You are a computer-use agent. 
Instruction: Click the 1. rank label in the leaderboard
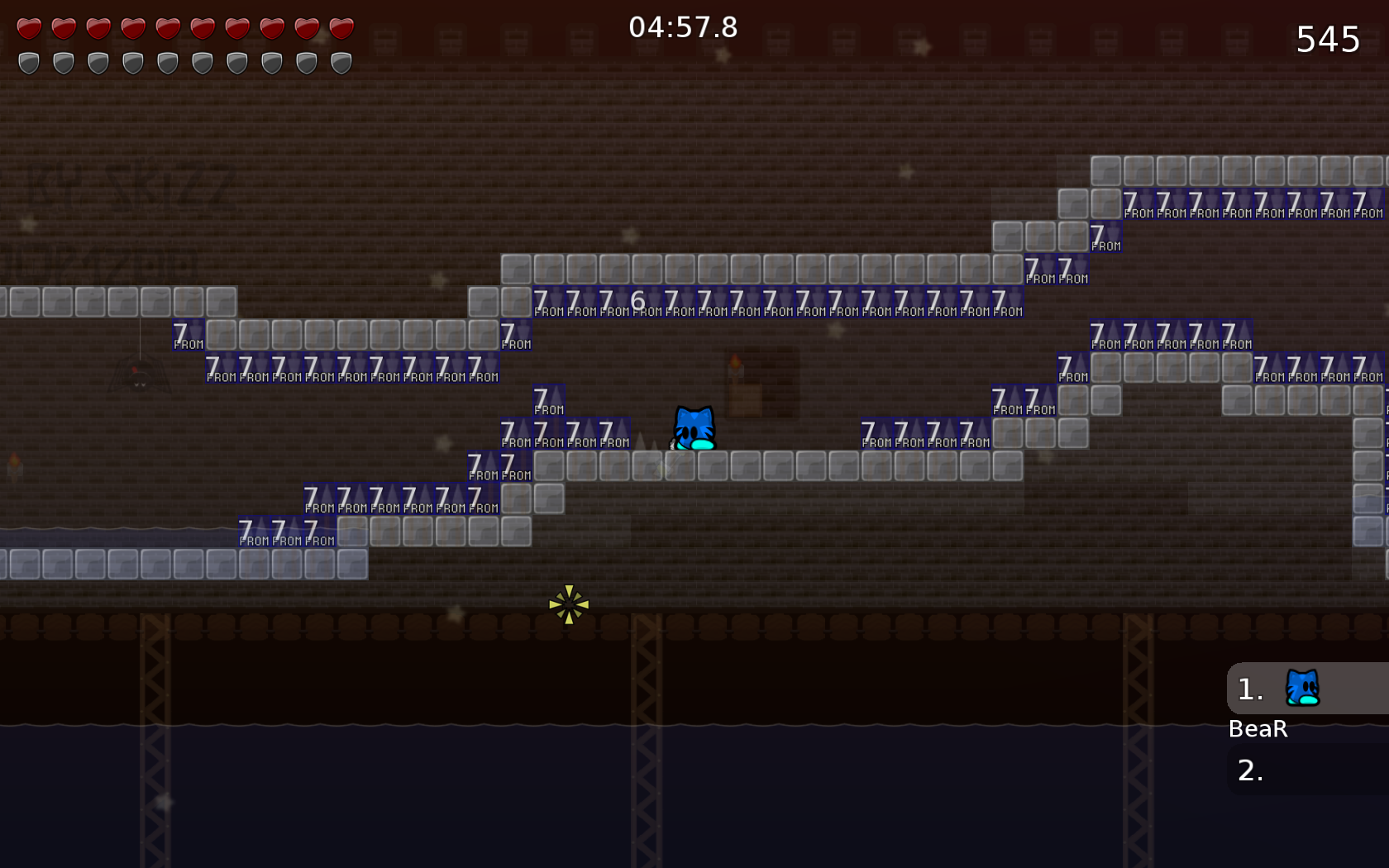[1249, 689]
